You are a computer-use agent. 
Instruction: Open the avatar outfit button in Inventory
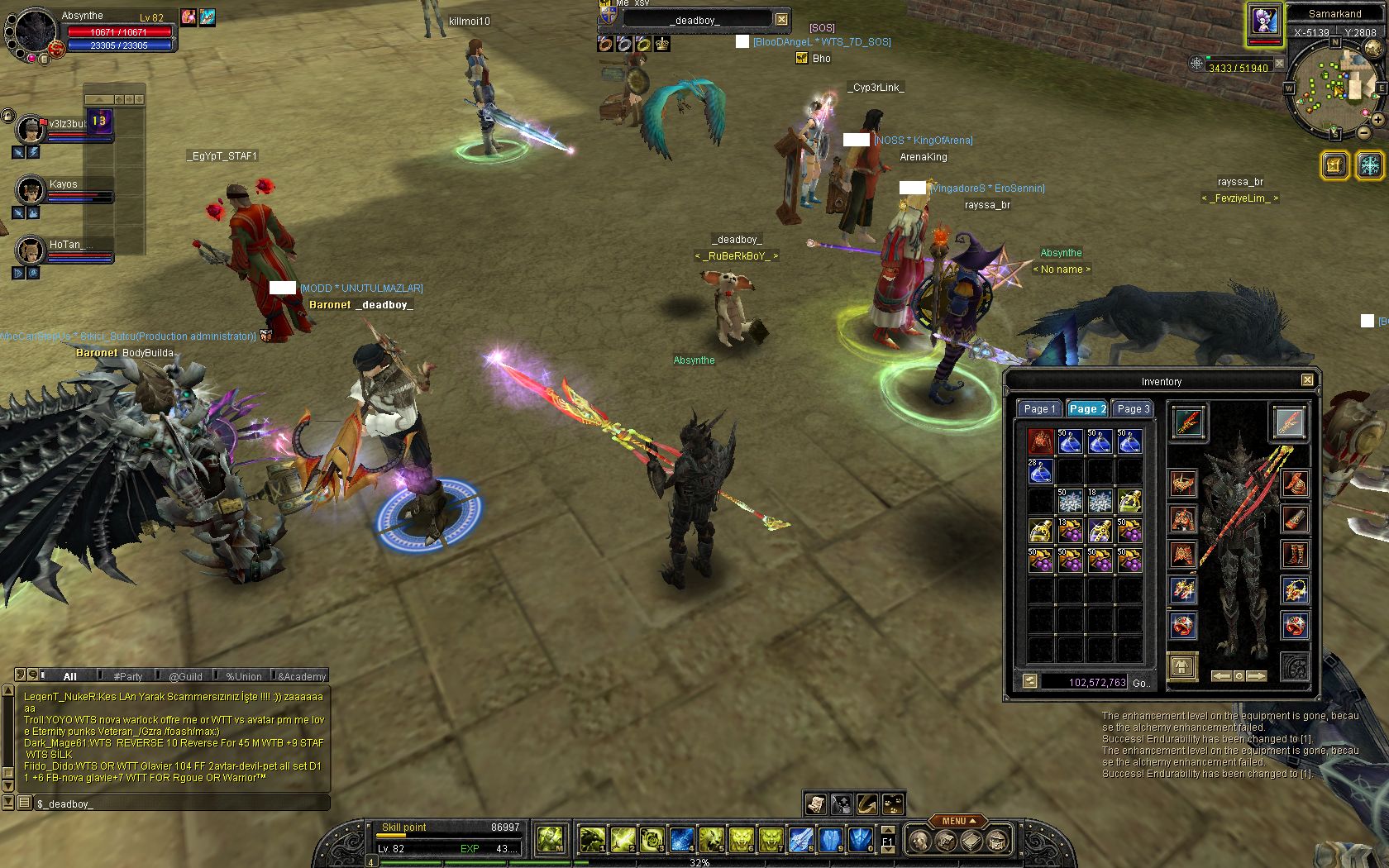point(1182,666)
